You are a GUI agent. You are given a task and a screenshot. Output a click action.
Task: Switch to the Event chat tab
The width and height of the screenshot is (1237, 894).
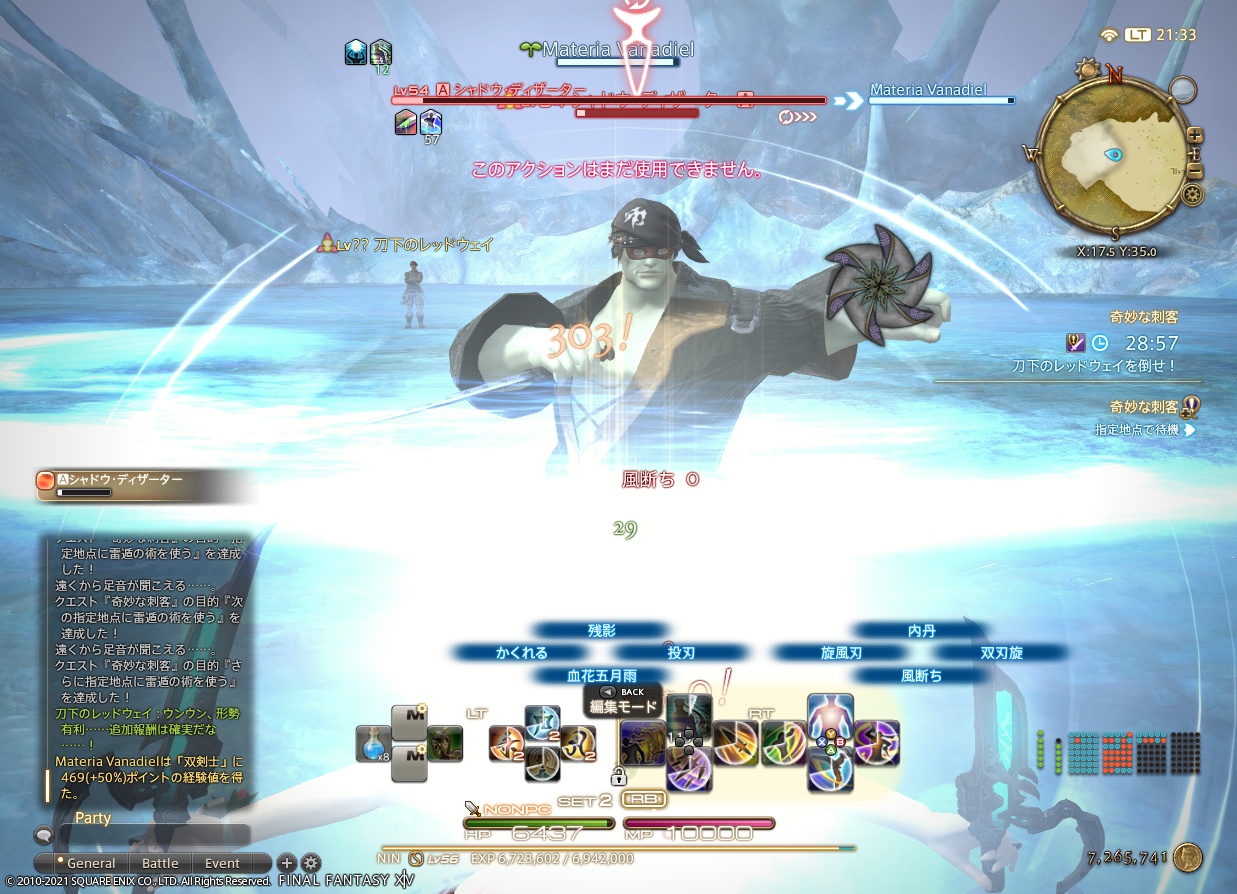point(222,863)
